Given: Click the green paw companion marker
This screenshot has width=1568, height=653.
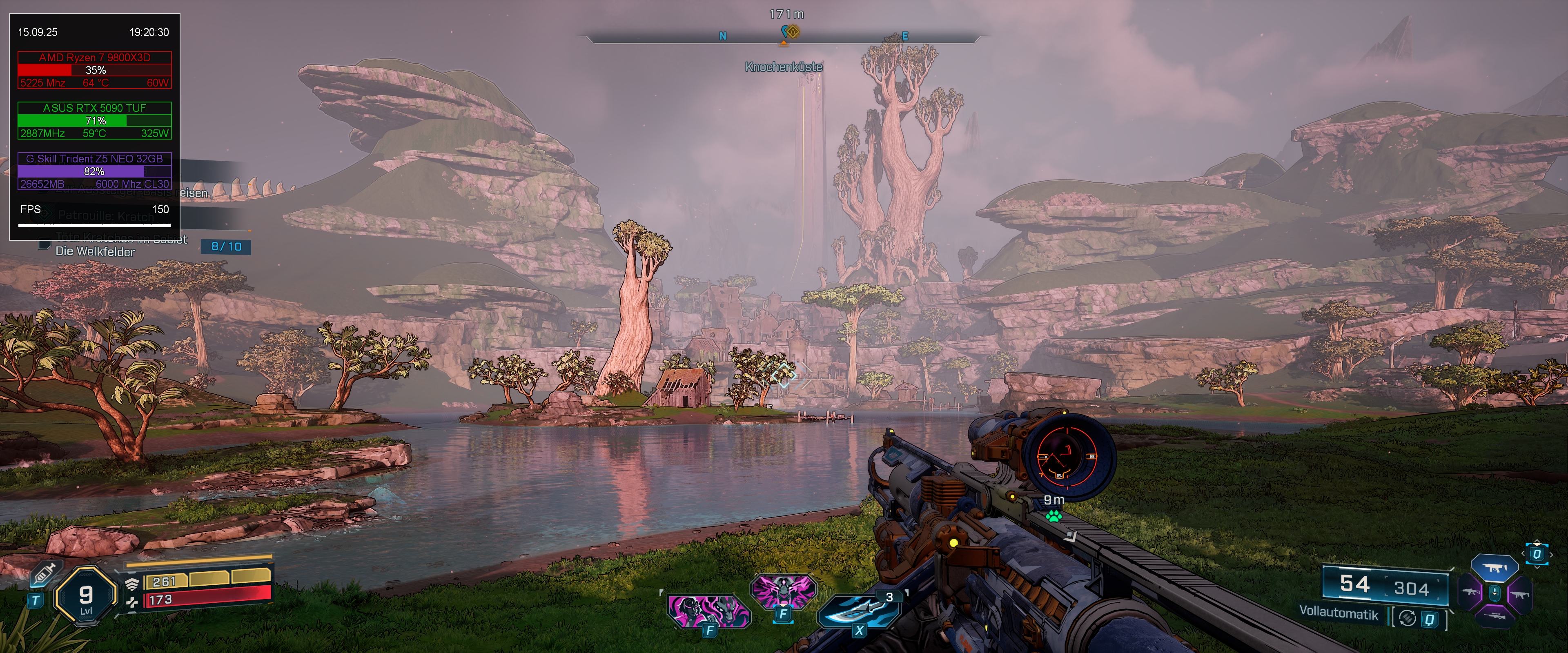Looking at the screenshot, I should pyautogui.click(x=1053, y=517).
